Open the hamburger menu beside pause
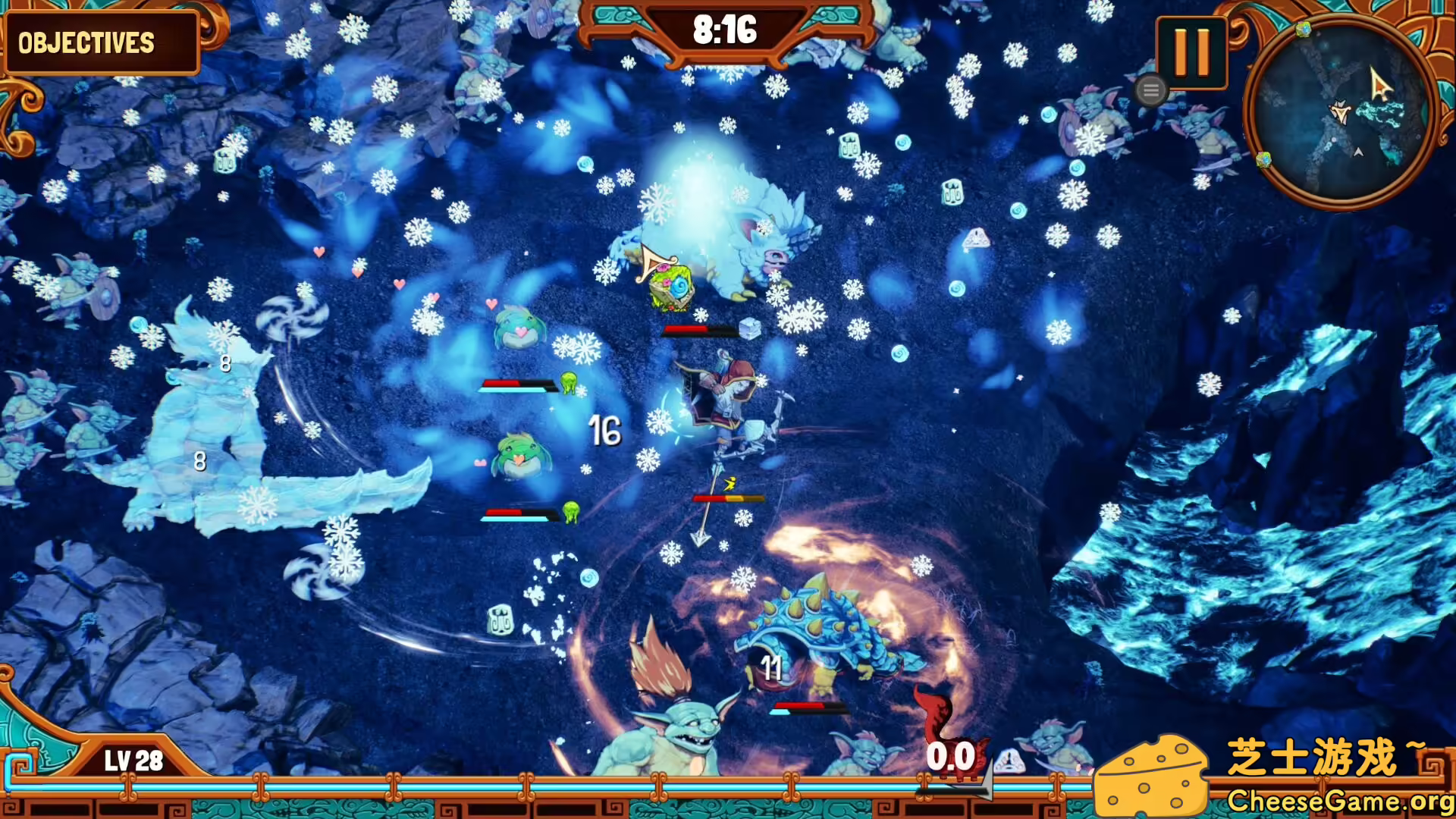This screenshot has height=819, width=1456. pos(1151,90)
